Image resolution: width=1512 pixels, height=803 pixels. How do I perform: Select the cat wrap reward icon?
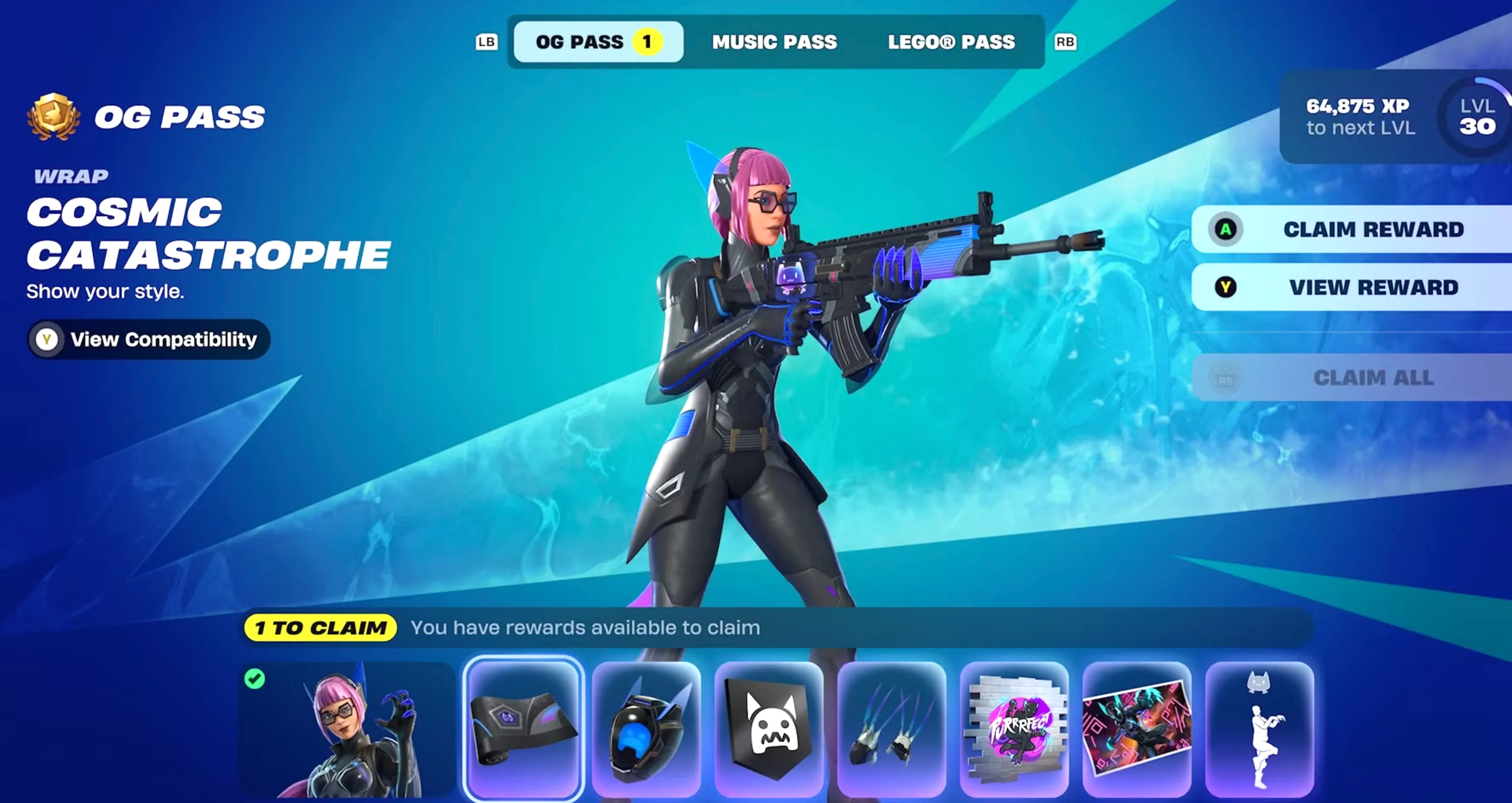click(524, 727)
